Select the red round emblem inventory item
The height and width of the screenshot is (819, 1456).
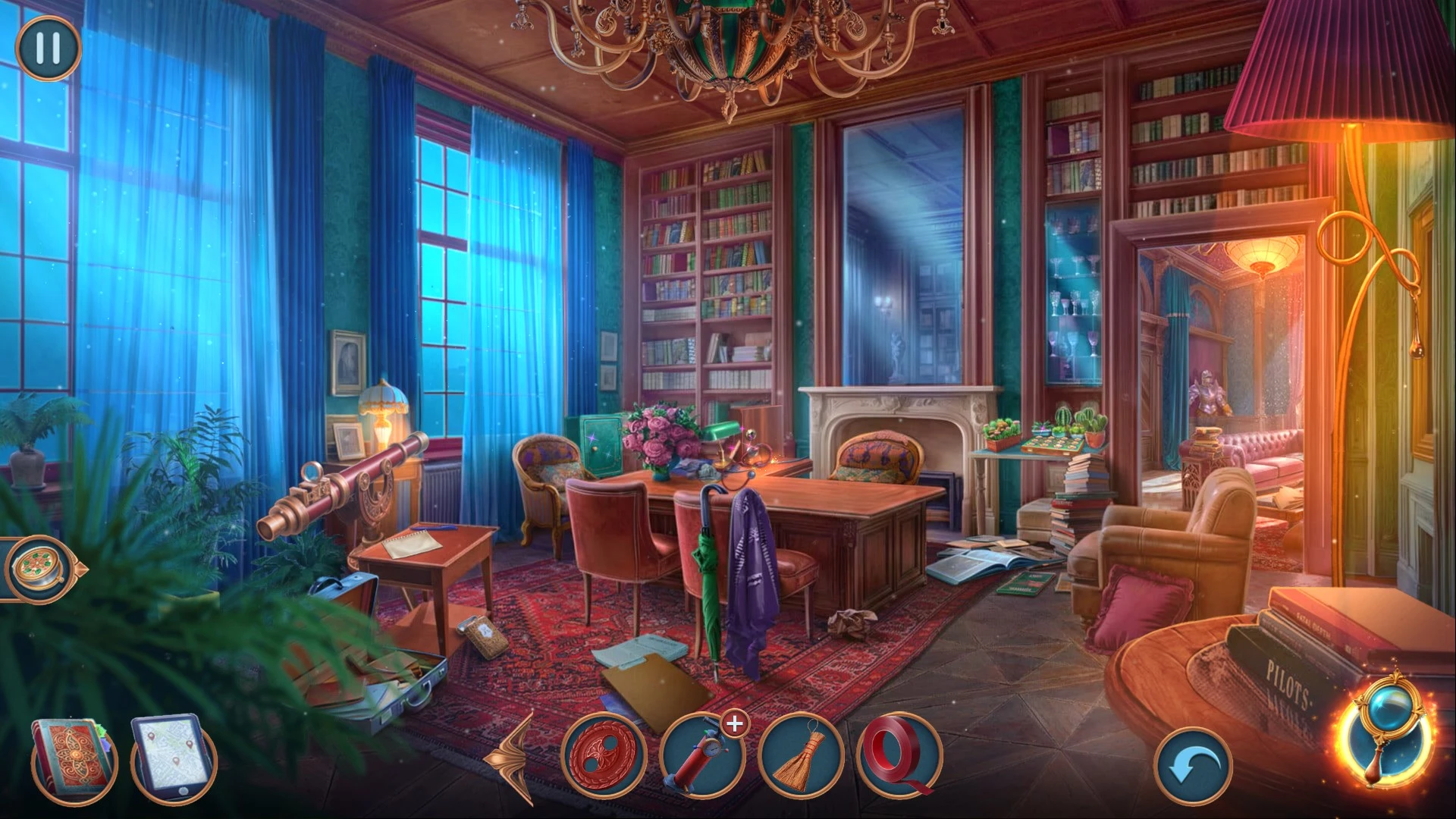click(604, 757)
